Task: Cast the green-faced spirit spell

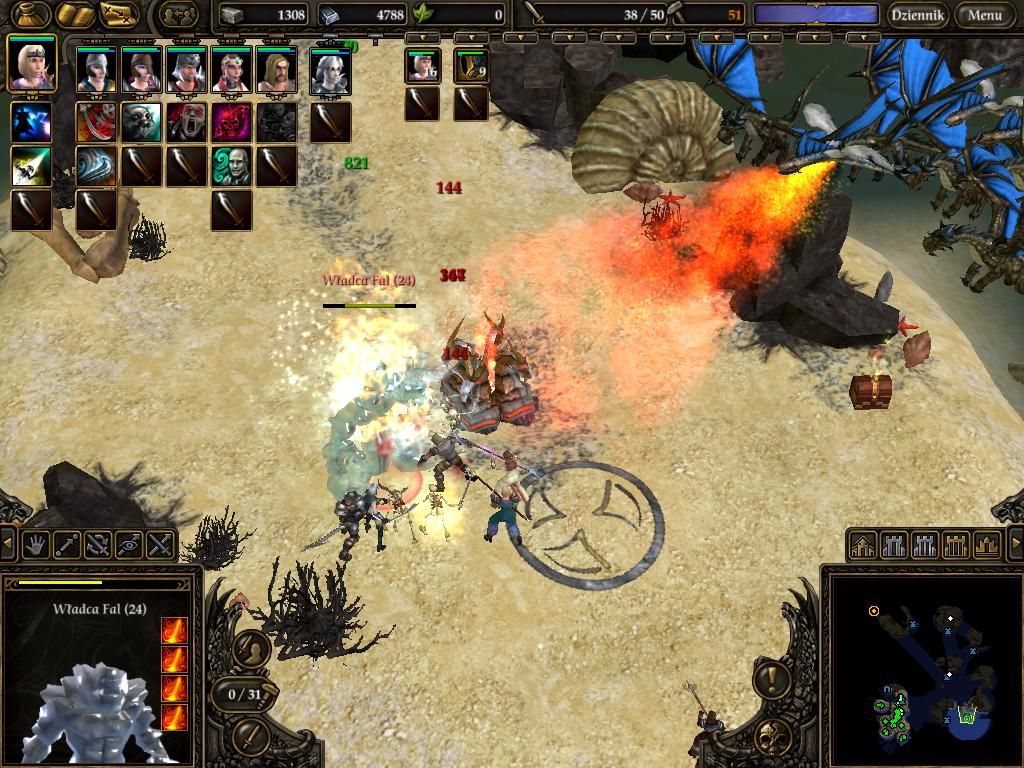Action: (231, 166)
